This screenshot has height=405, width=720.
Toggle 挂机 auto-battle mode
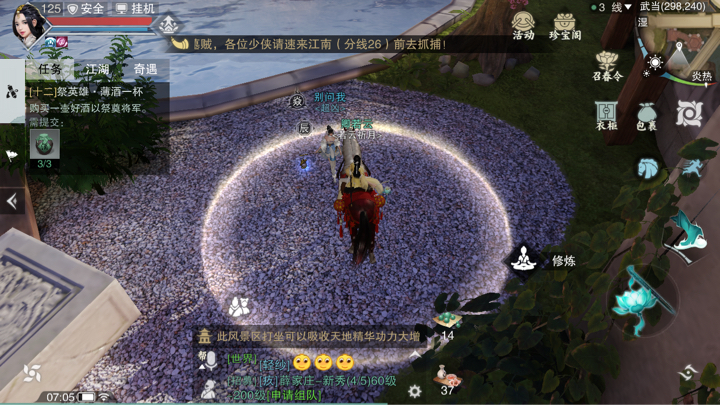point(135,8)
